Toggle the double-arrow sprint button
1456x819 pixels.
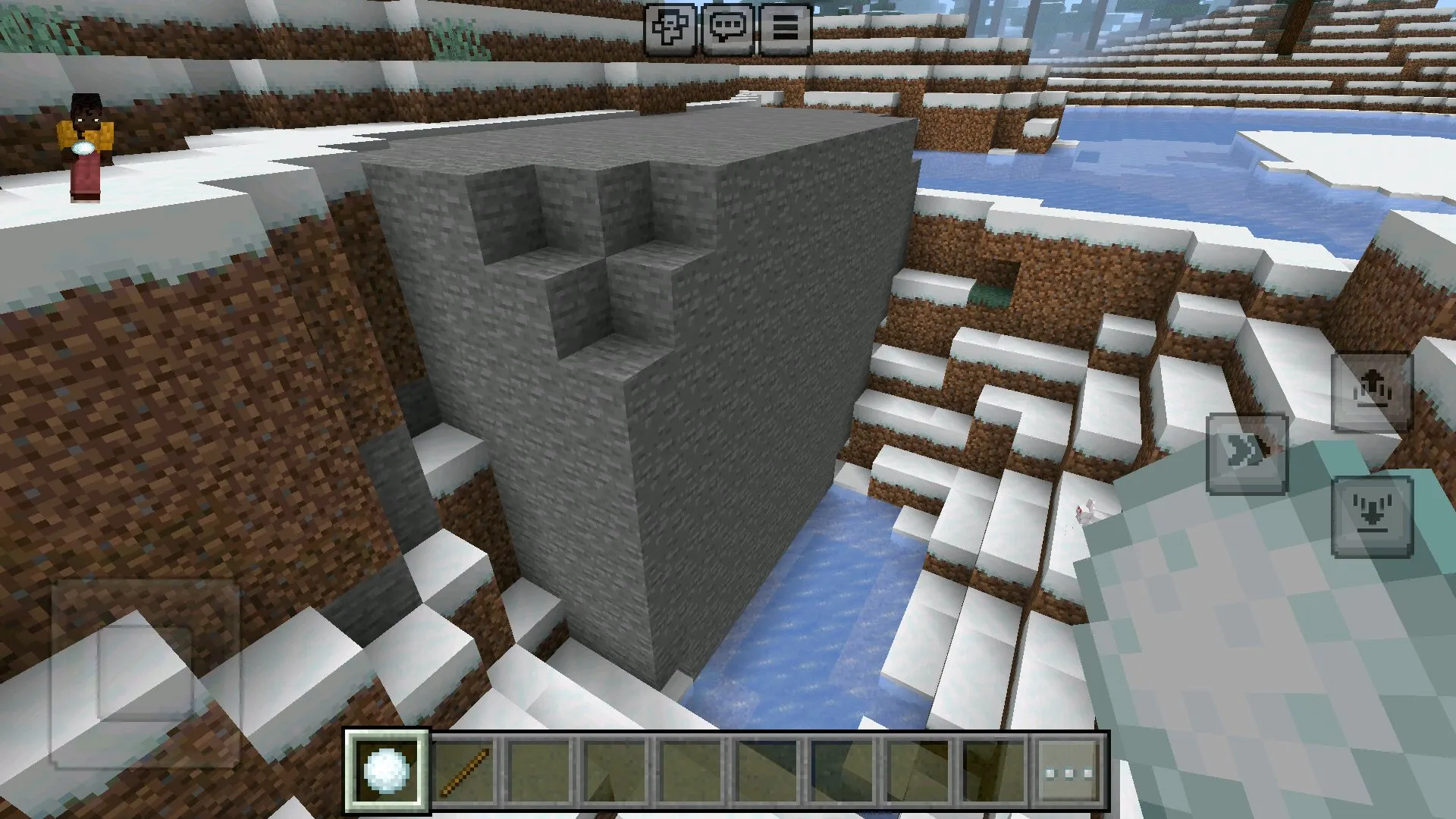[x=1247, y=453]
